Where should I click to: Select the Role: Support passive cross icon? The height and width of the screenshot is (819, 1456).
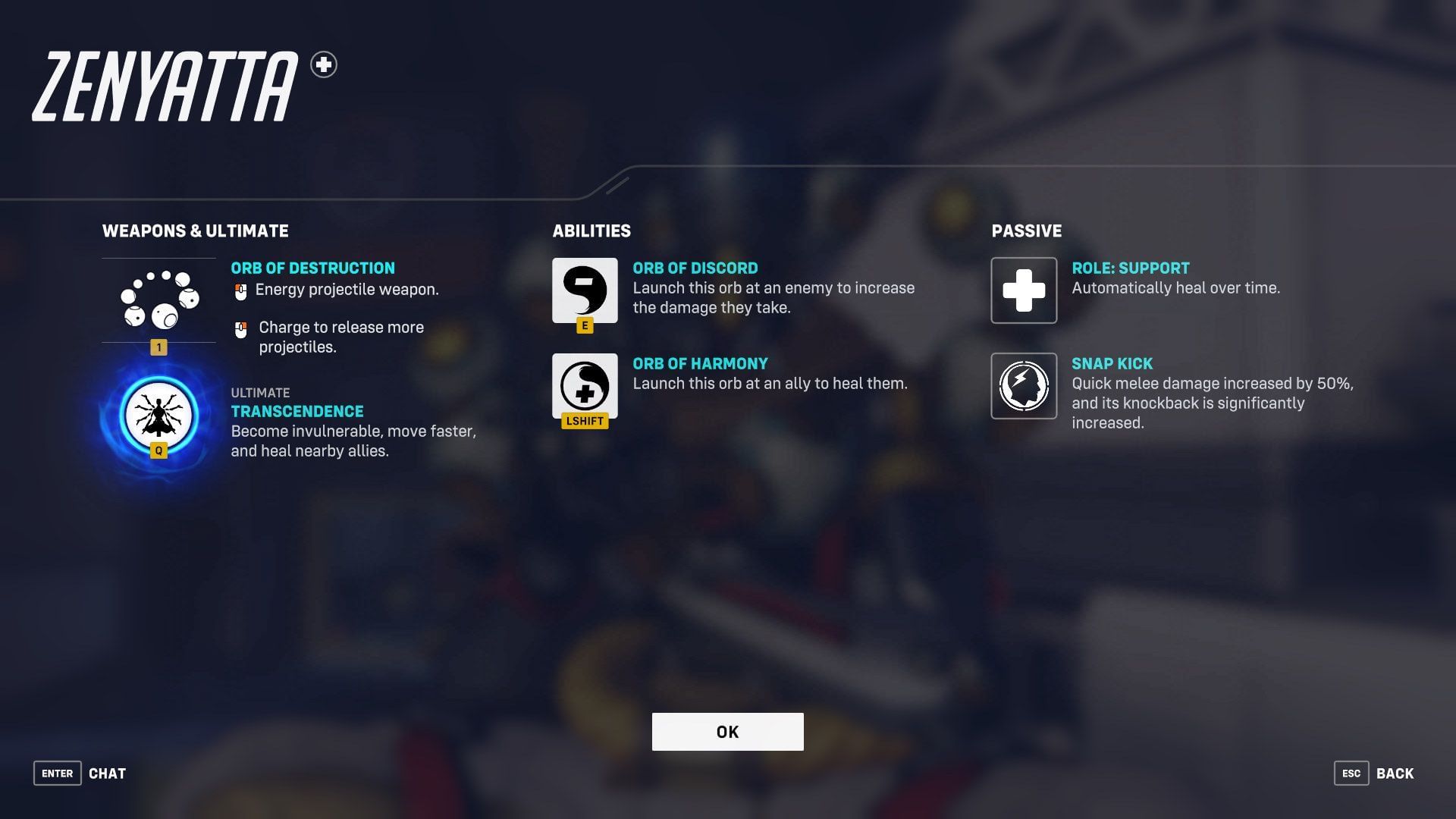pos(1023,290)
